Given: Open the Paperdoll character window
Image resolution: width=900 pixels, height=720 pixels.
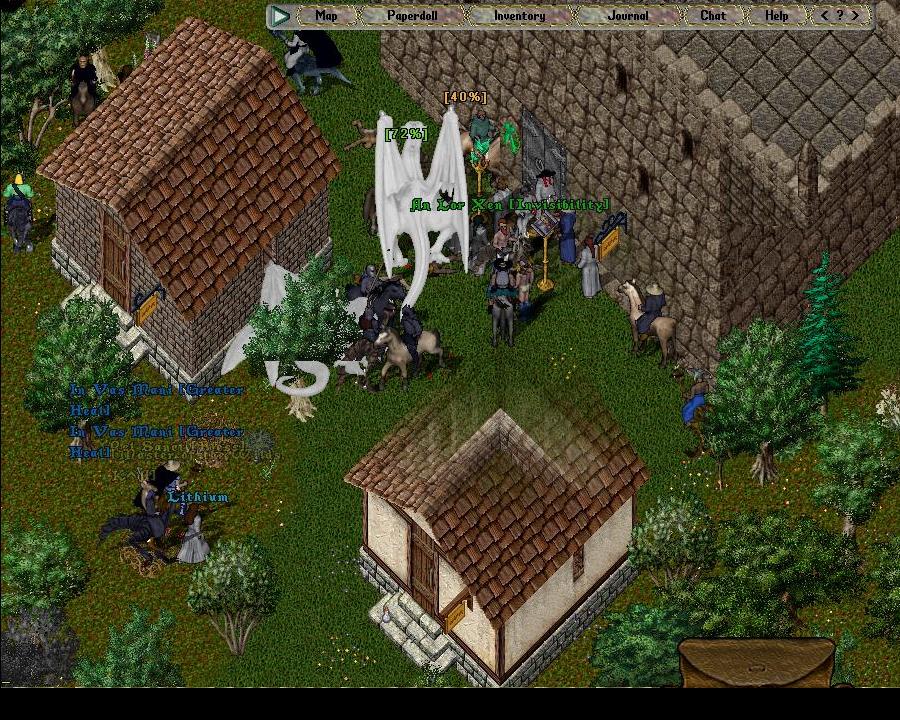Looking at the screenshot, I should click(x=412, y=15).
